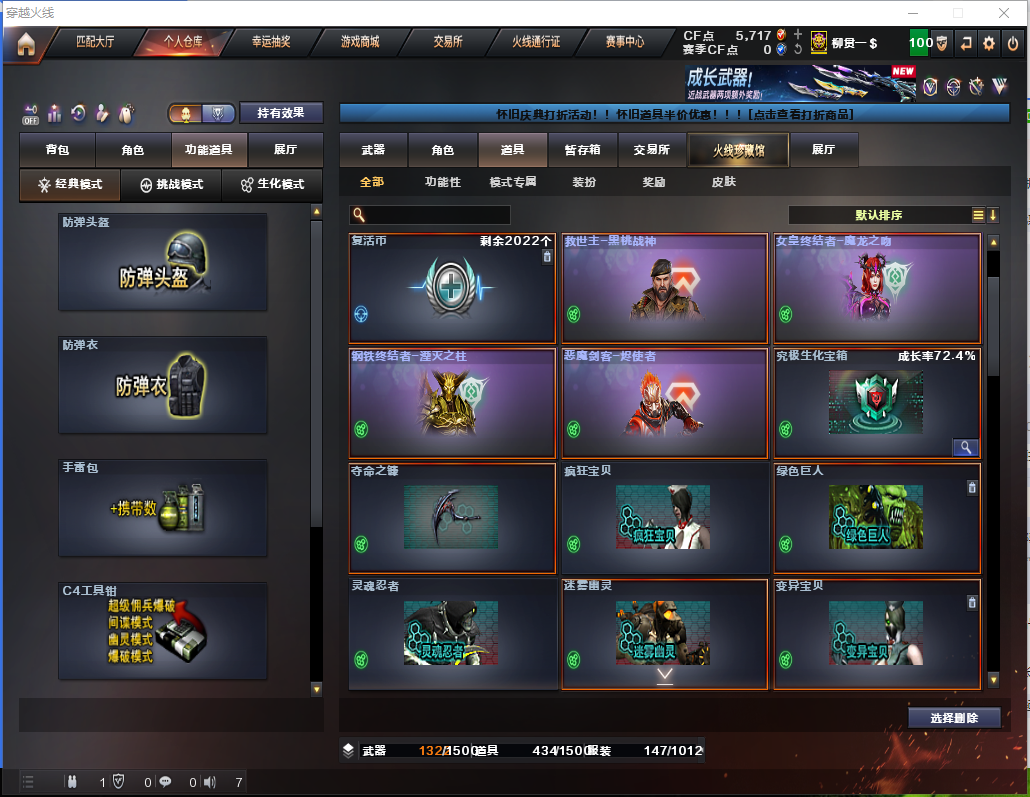Filter items by 皮肤 skins
The width and height of the screenshot is (1030, 797).
click(x=723, y=182)
